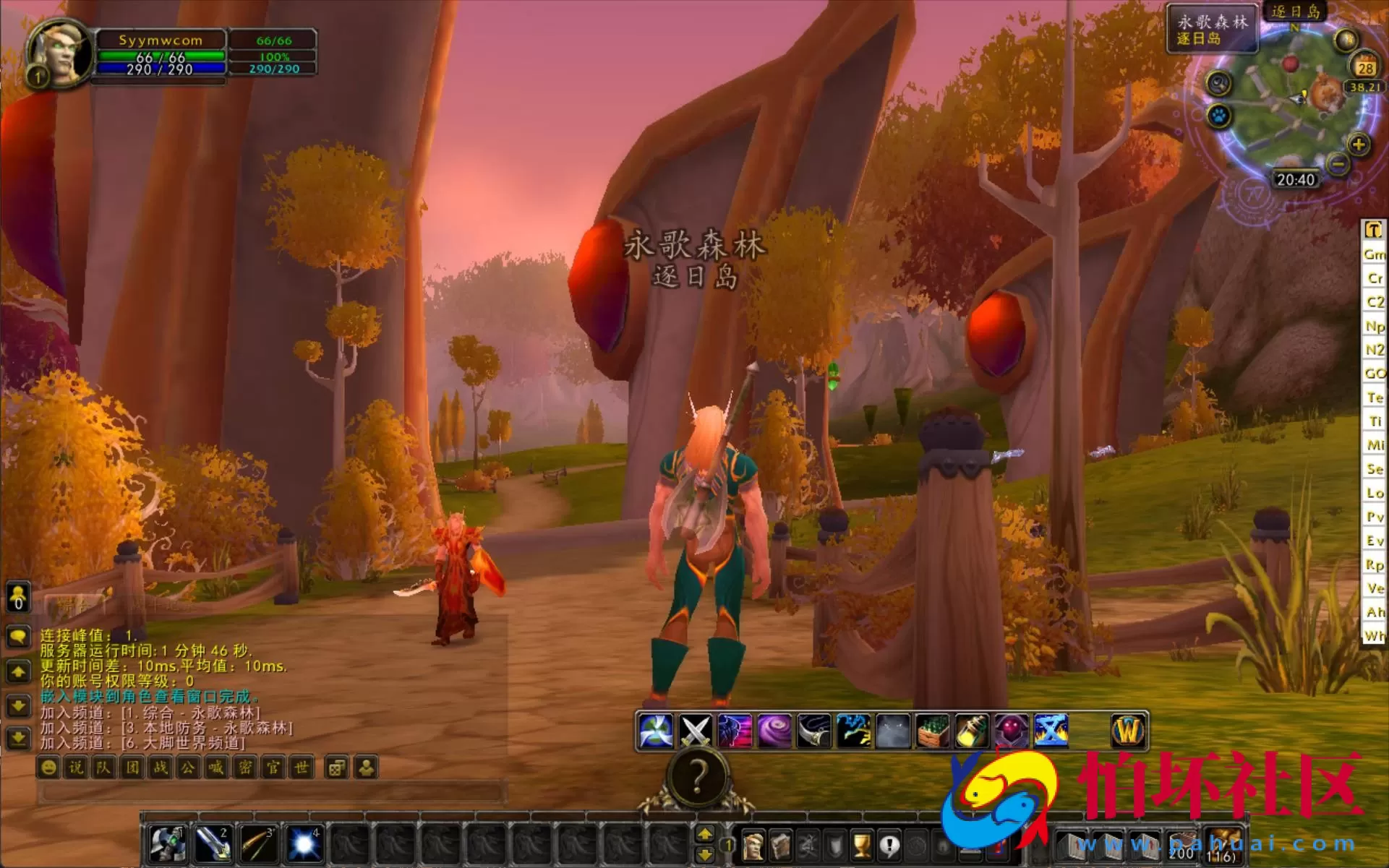Select the 世 world chat channel tab
Viewport: 1389px width, 868px height.
coord(299,768)
